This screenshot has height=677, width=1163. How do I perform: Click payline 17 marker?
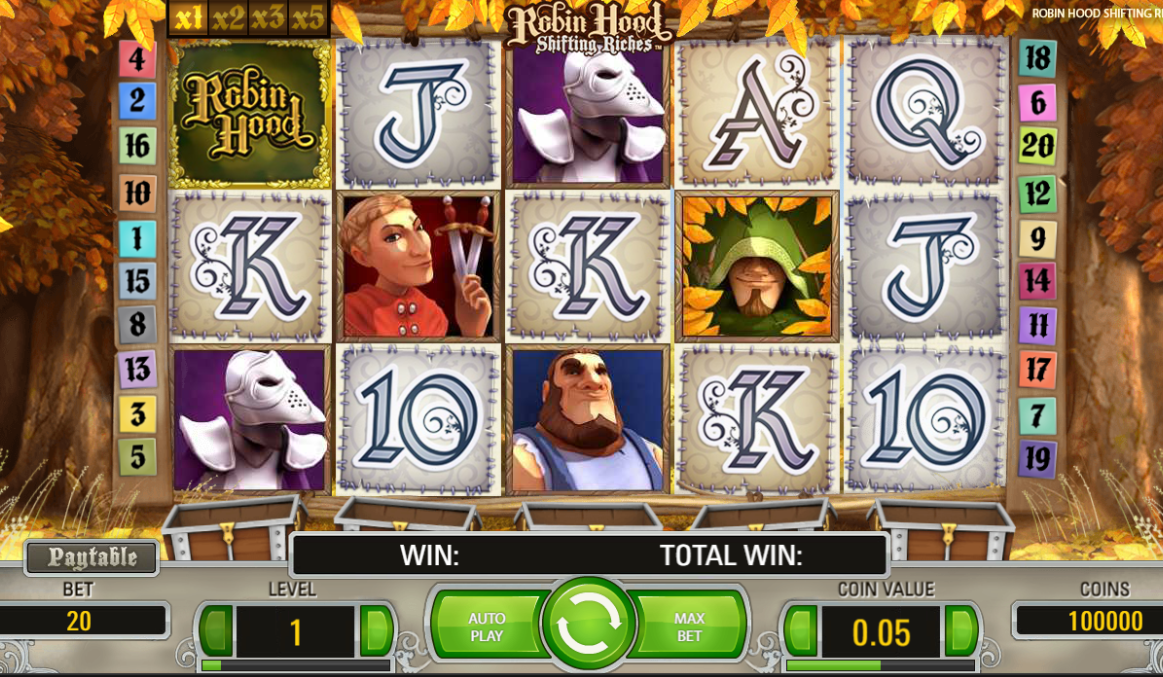click(1037, 370)
